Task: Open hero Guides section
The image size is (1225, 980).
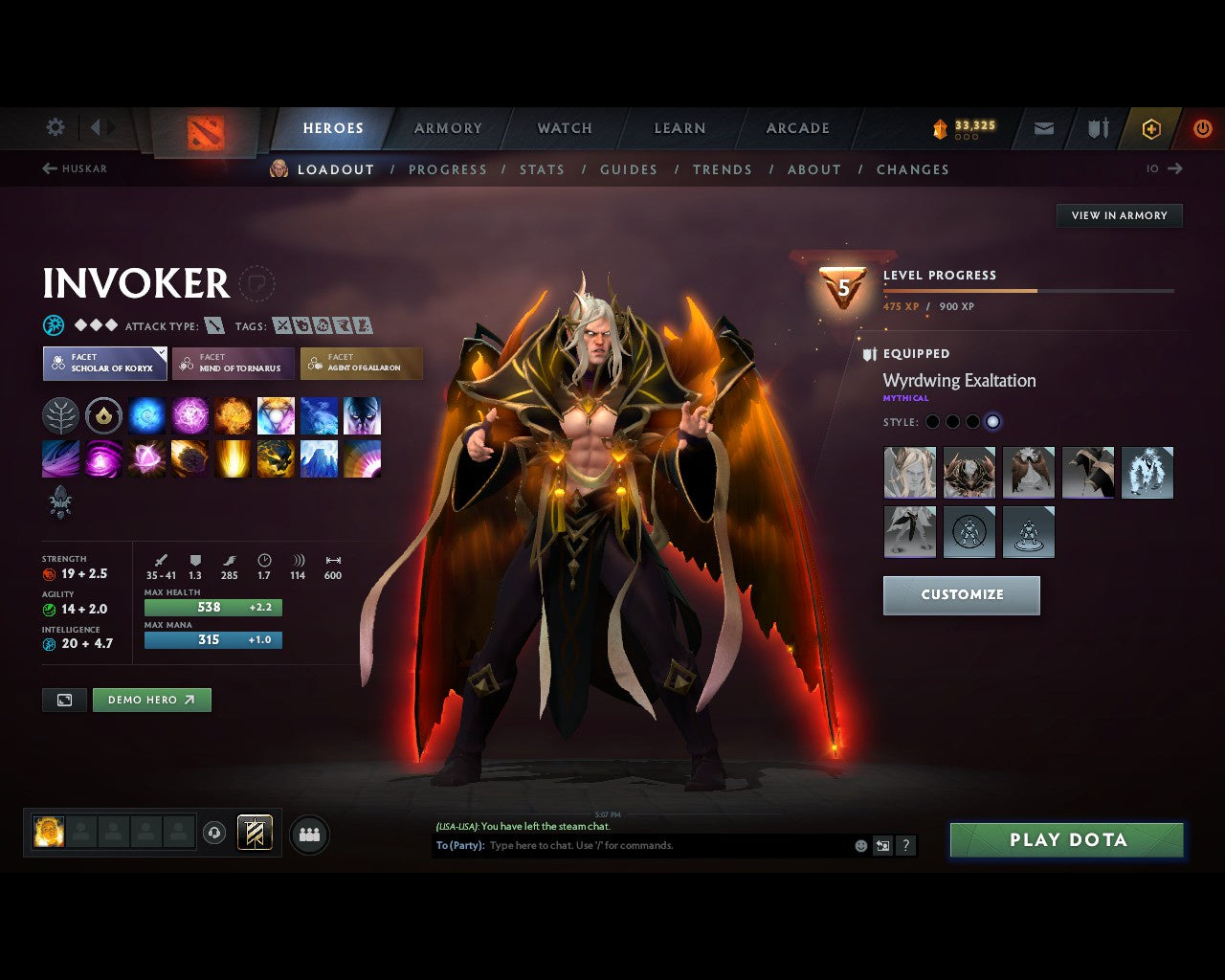Action: pos(628,169)
